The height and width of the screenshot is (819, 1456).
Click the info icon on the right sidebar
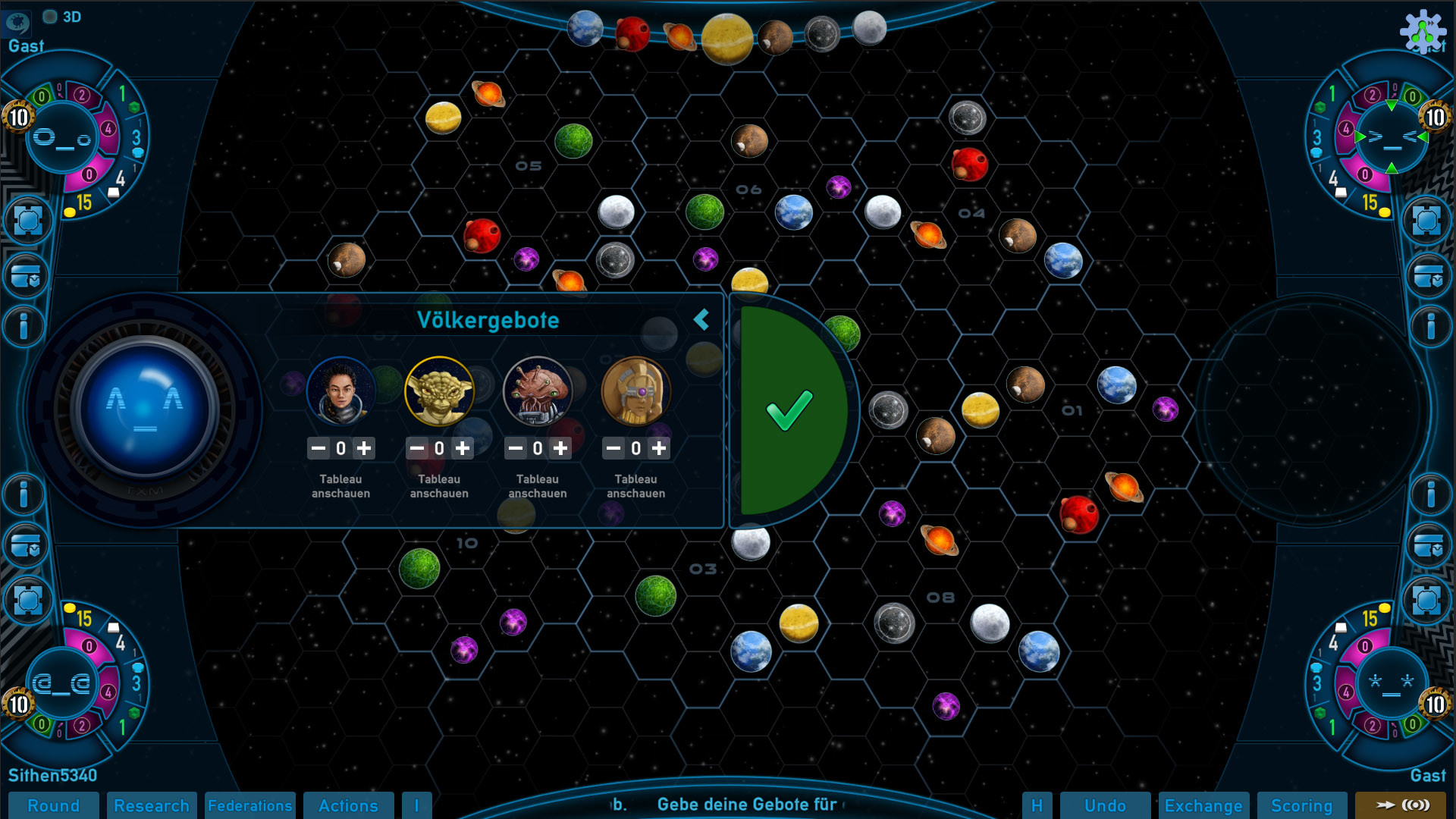(x=1429, y=326)
